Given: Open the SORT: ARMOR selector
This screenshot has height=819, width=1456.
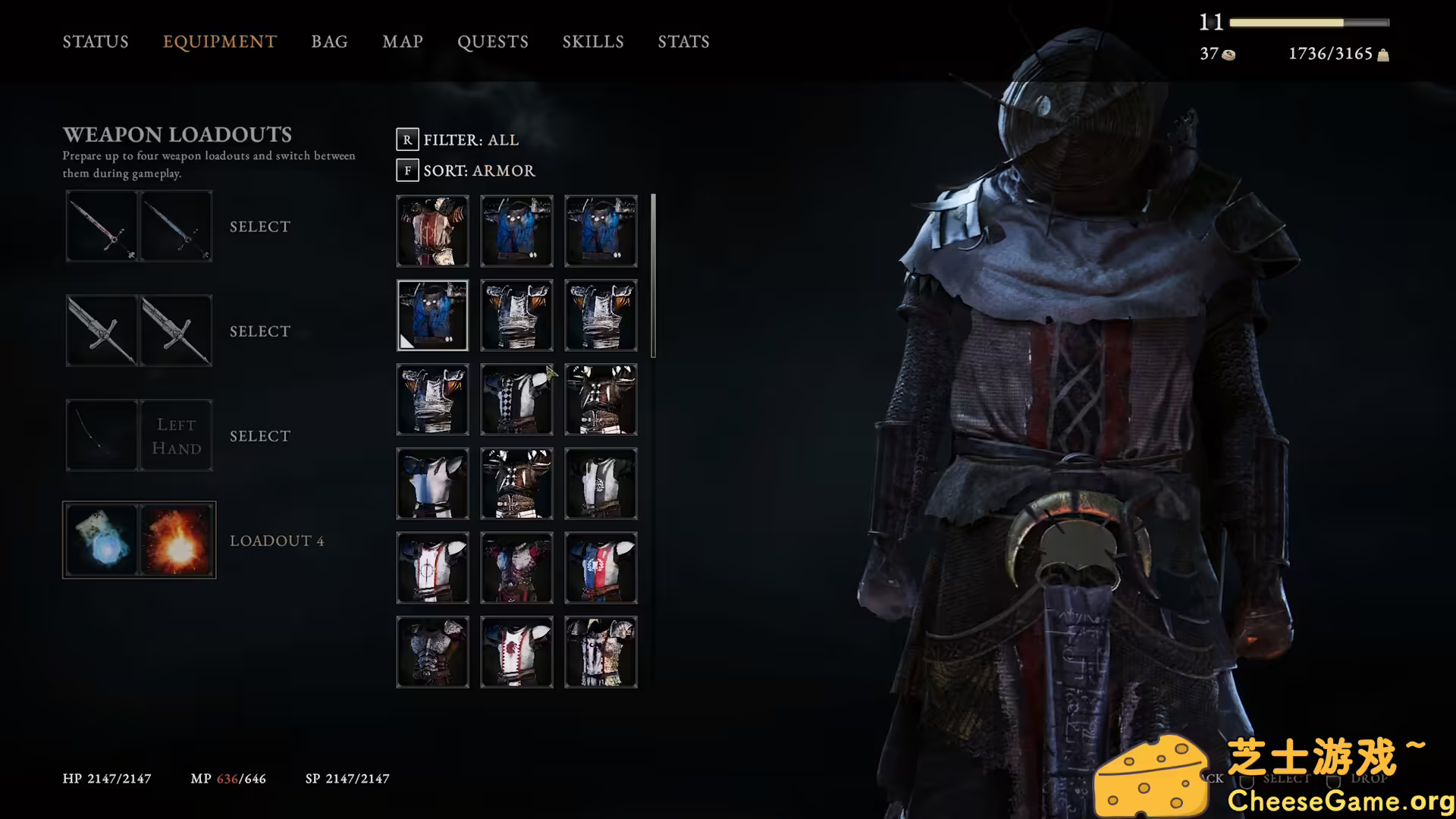Looking at the screenshot, I should [478, 171].
